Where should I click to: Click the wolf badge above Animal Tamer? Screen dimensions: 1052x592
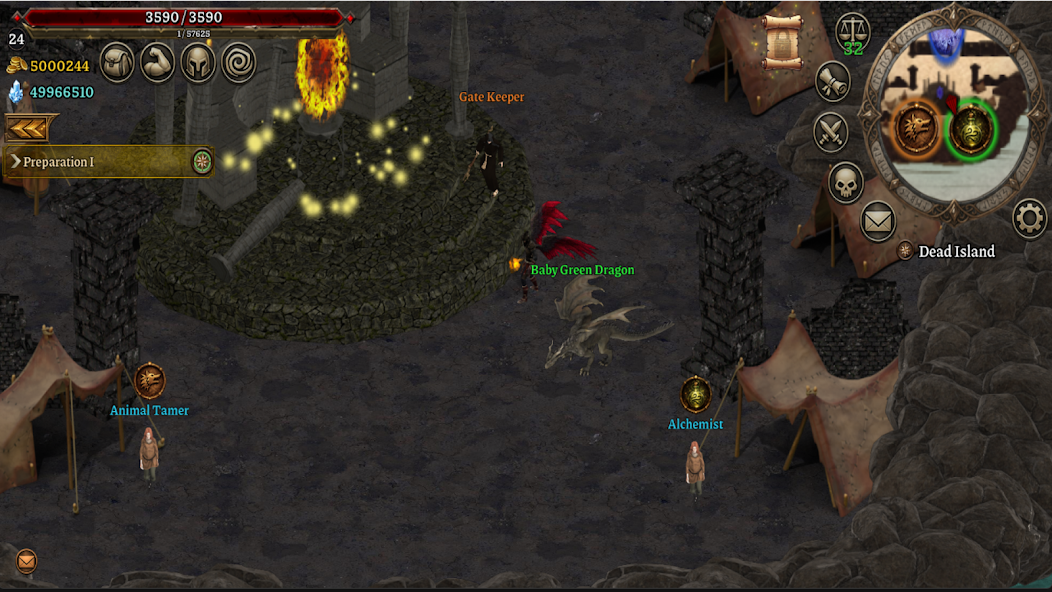click(x=149, y=381)
